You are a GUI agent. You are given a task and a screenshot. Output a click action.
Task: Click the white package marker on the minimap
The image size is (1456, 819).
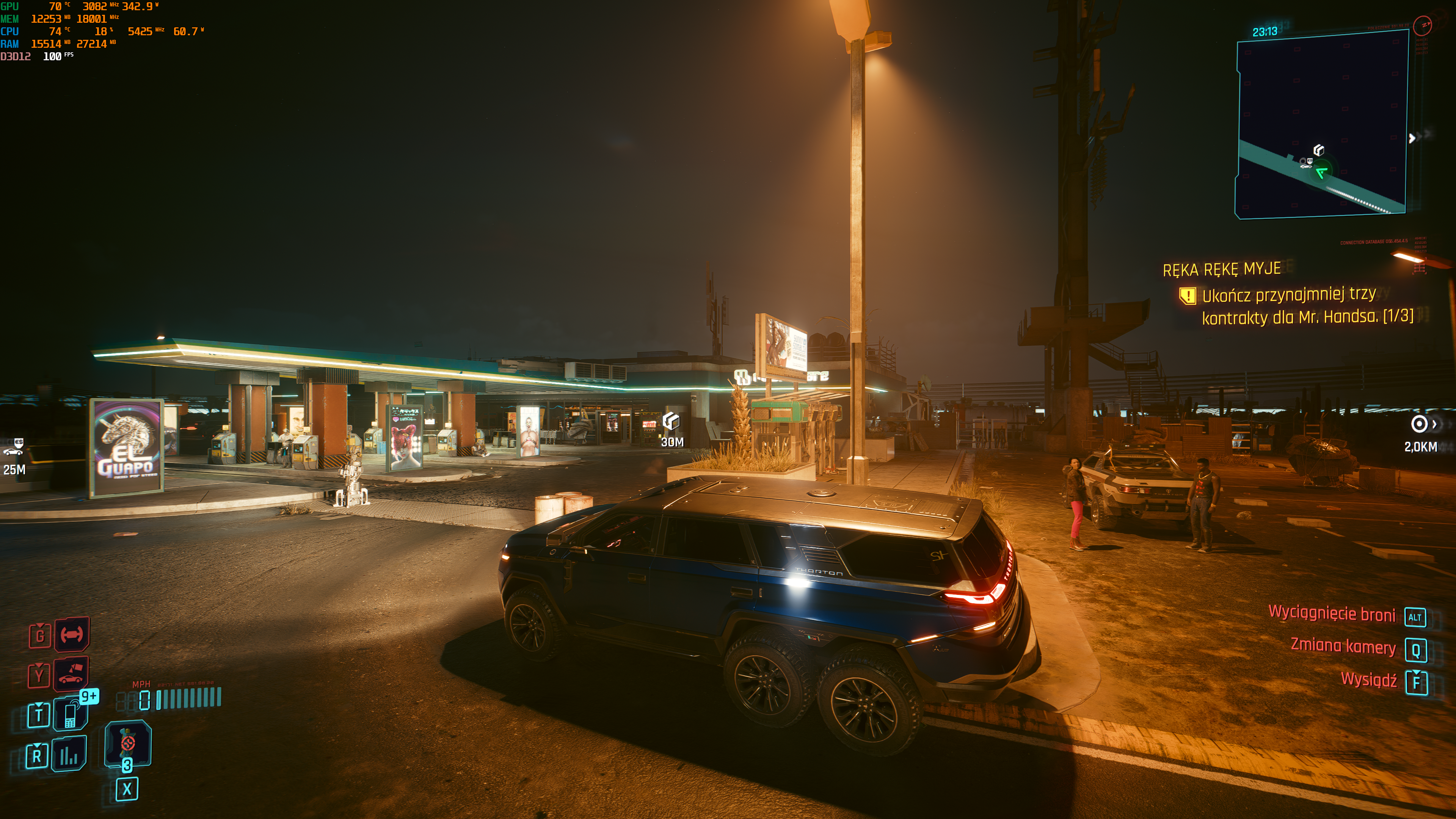(1319, 150)
